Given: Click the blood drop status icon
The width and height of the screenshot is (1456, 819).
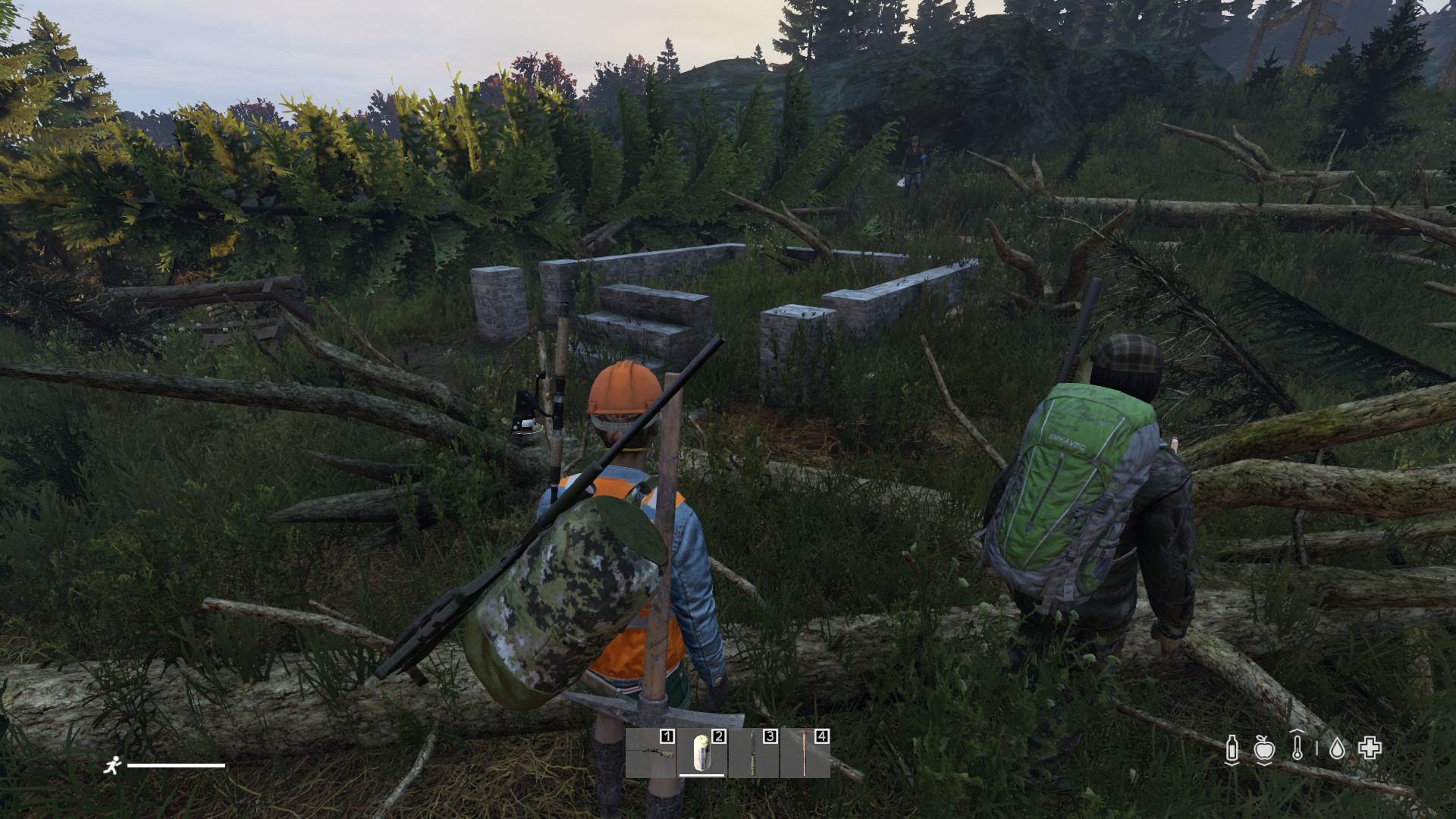Looking at the screenshot, I should [x=1337, y=749].
